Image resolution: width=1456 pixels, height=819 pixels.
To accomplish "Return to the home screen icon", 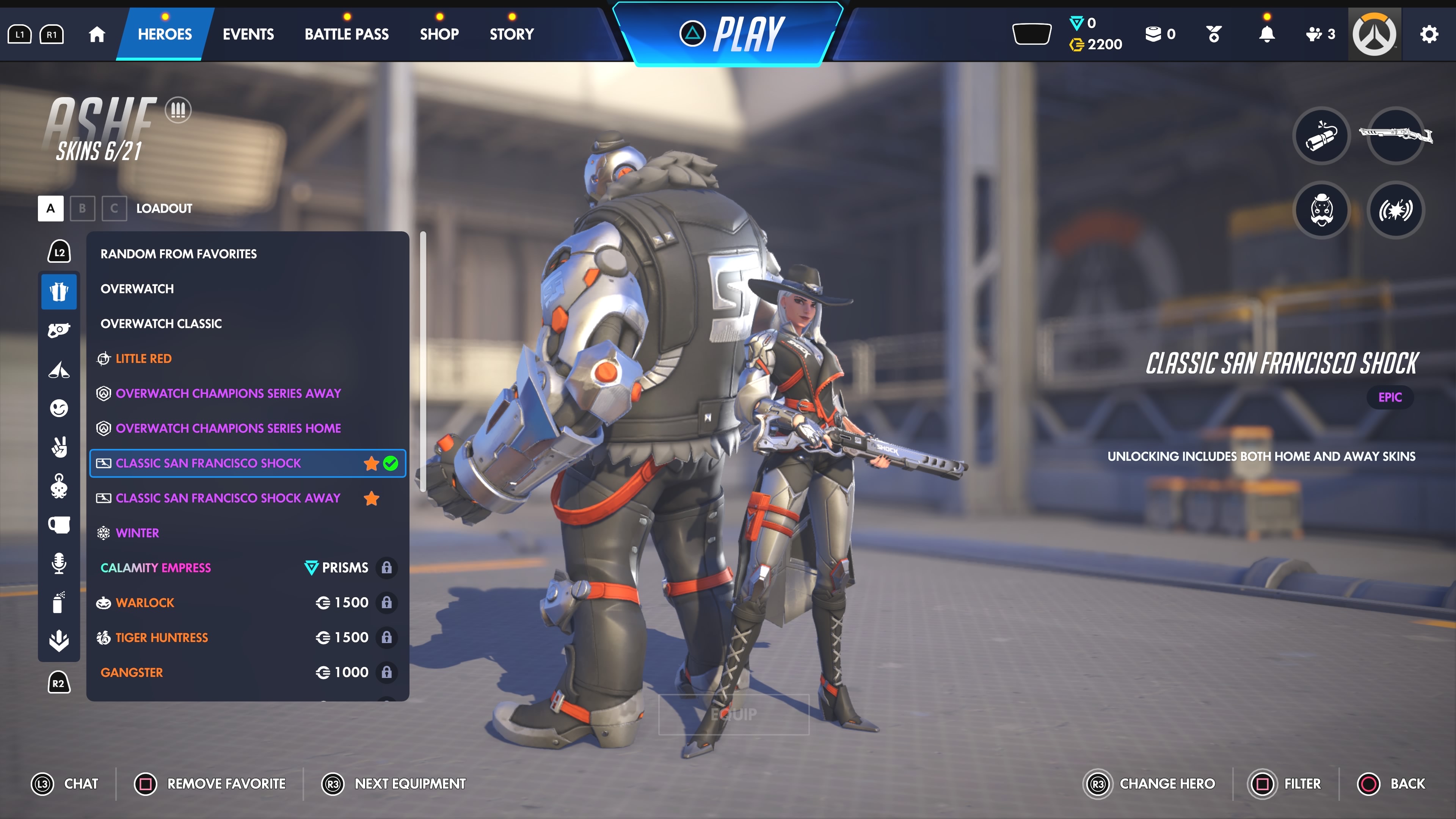I will (97, 35).
